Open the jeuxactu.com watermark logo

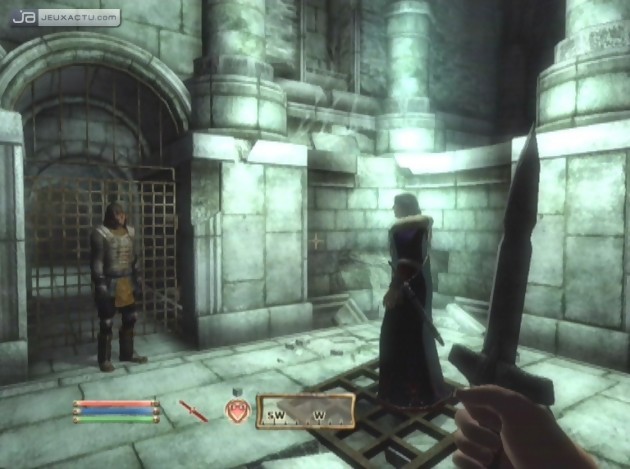coord(67,17)
